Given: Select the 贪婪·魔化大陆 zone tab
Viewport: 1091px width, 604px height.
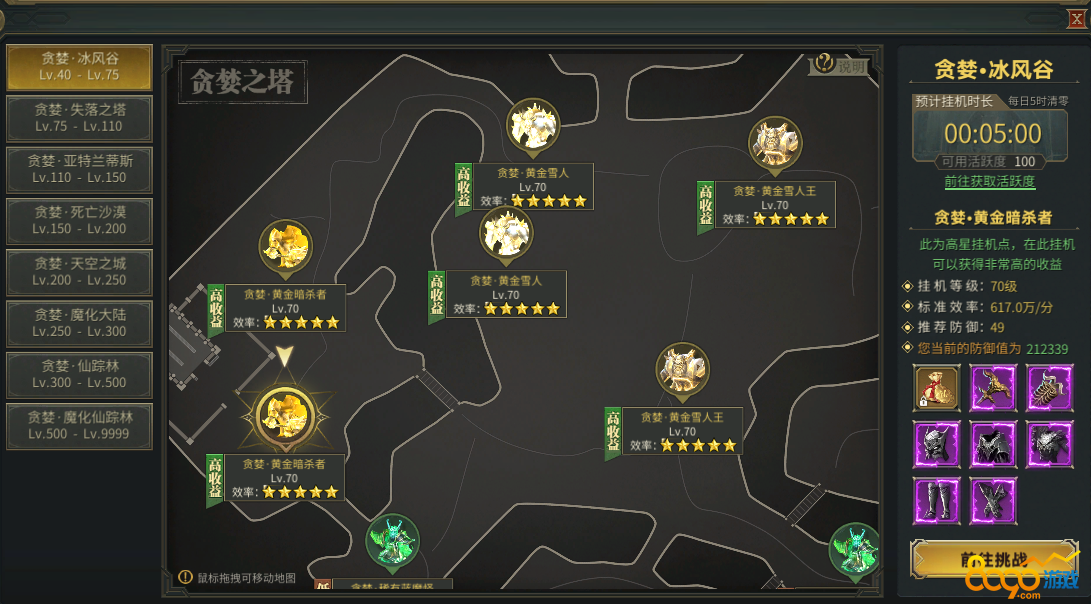Looking at the screenshot, I should pos(80,323).
